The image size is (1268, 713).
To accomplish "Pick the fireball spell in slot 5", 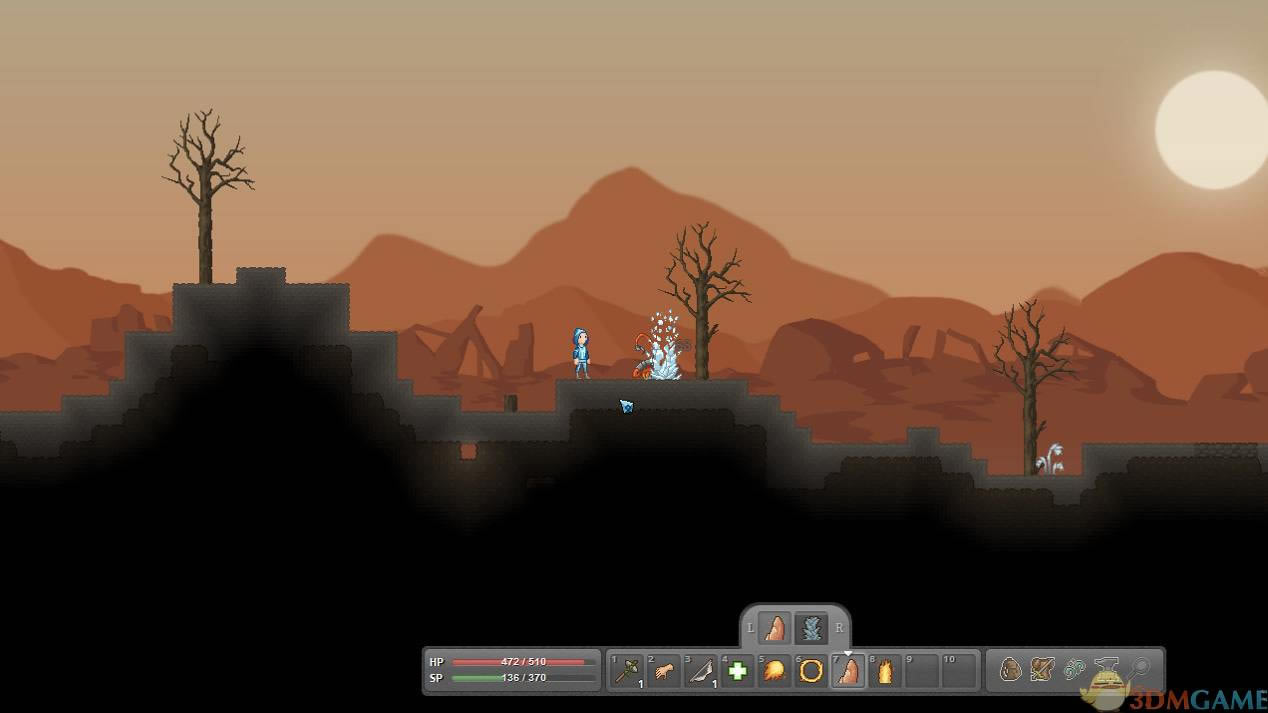I will (x=774, y=670).
